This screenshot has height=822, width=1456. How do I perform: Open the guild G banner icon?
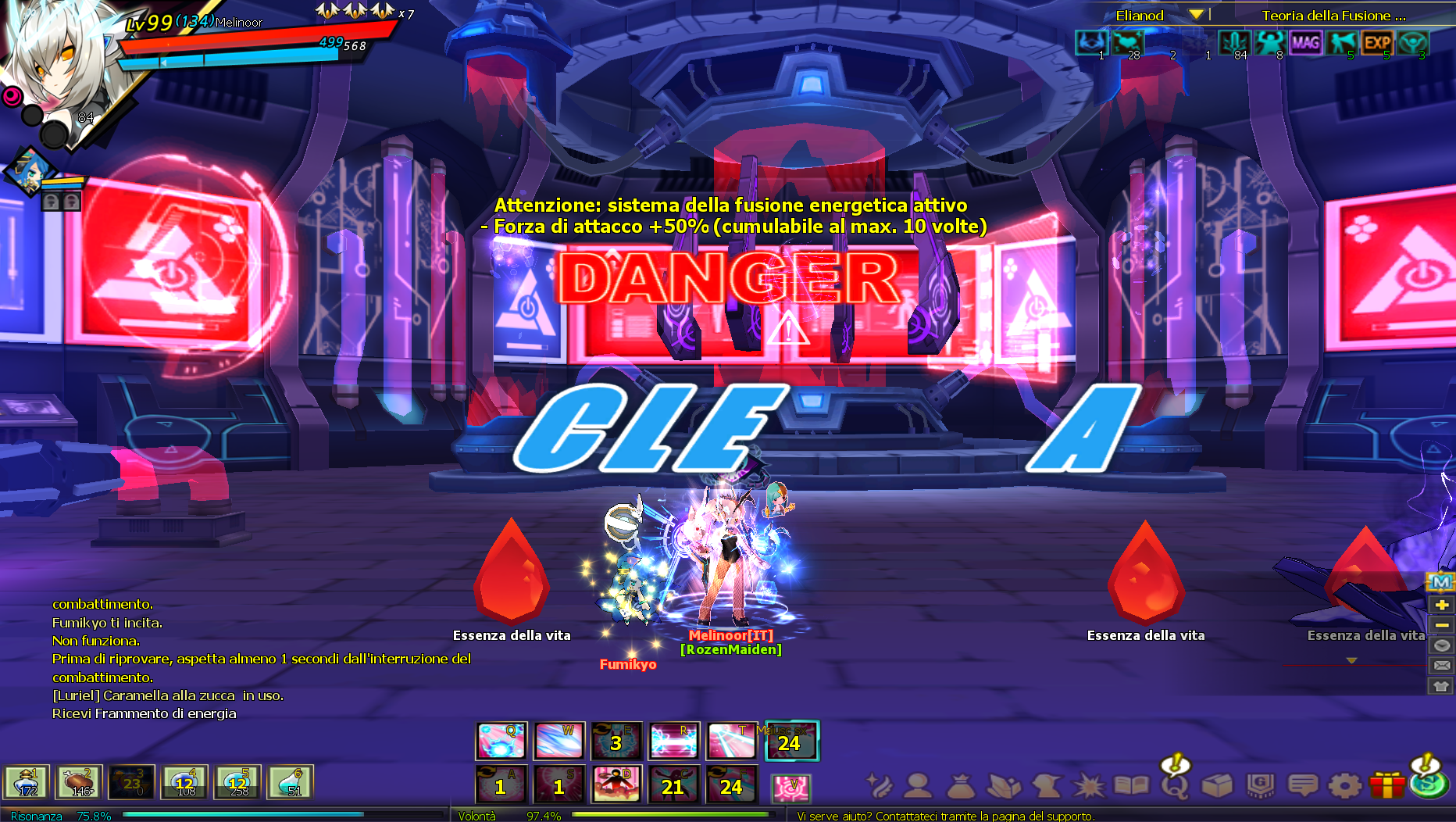pos(1260,784)
